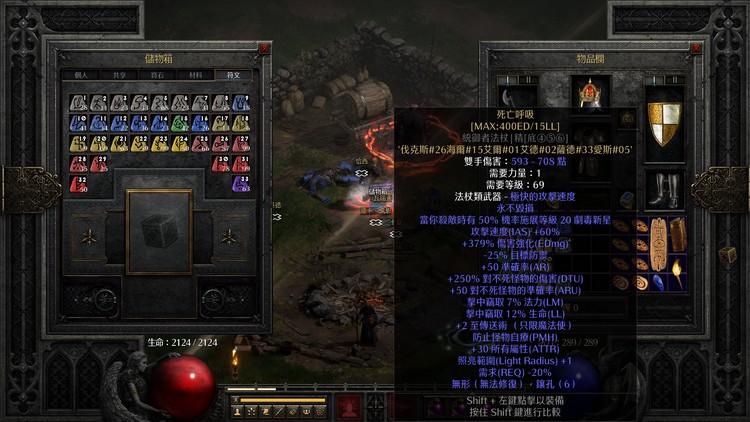Click the Horadric Cube slot

coord(159,231)
